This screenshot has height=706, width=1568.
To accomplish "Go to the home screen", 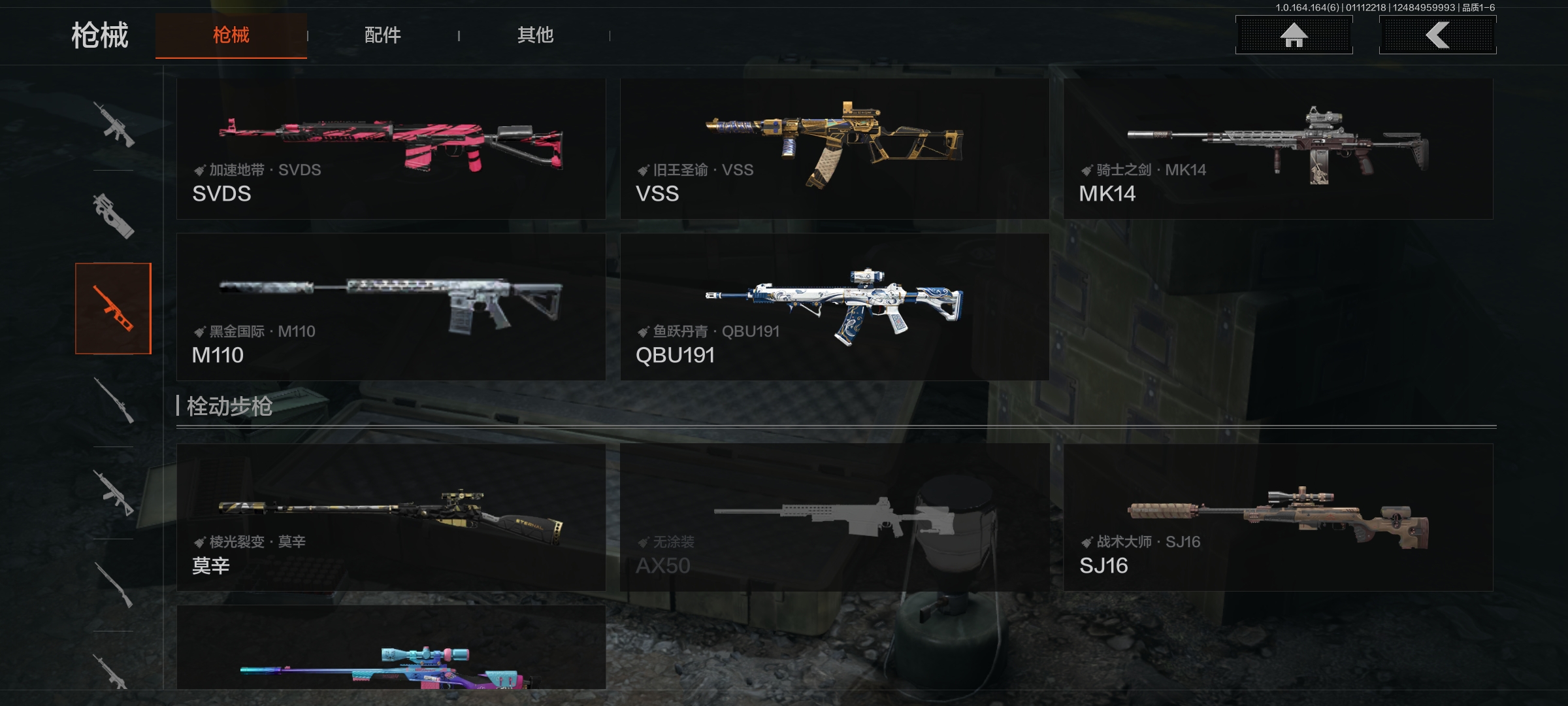I will pos(1294,35).
